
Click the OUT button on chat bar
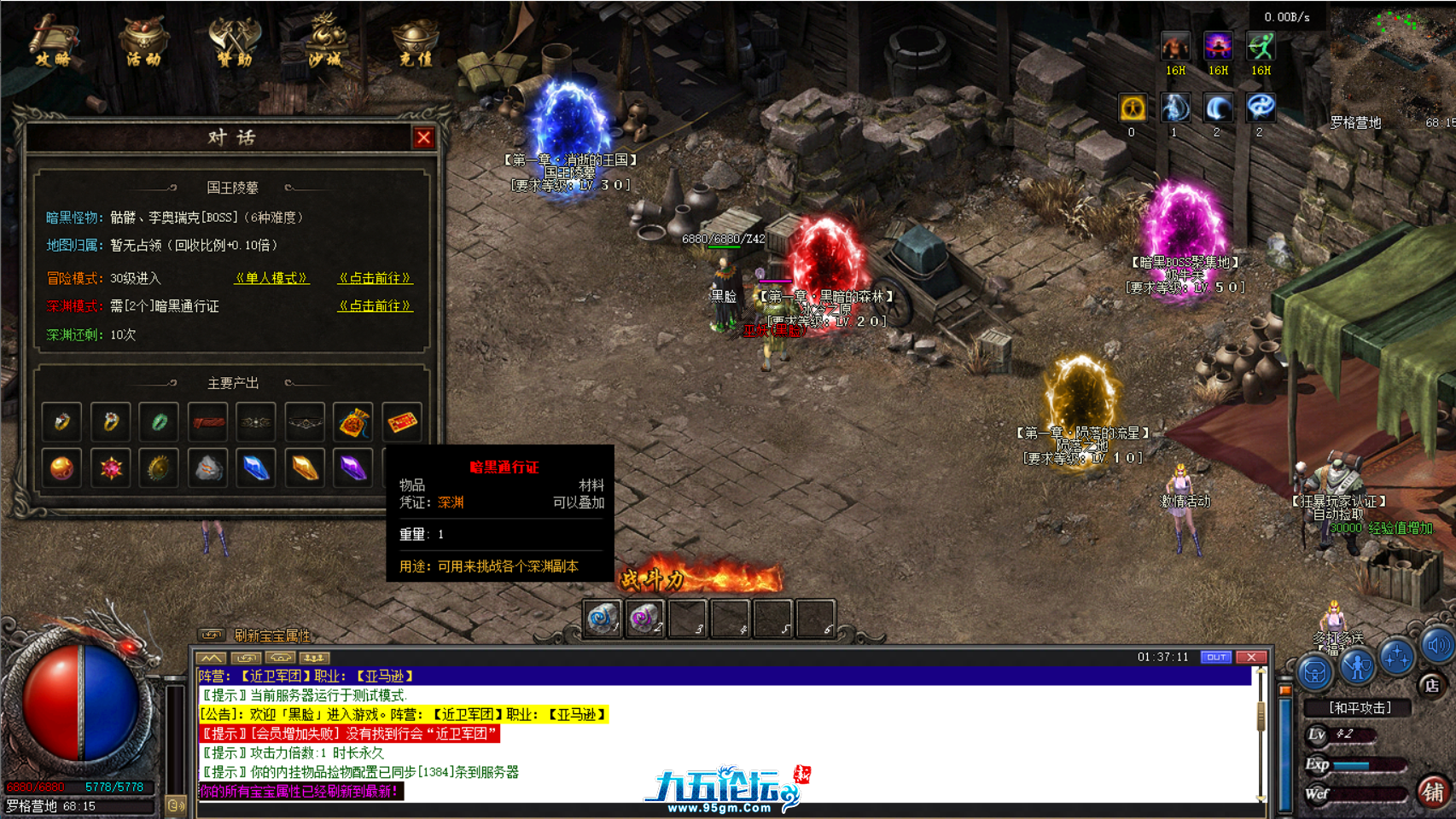point(1215,657)
